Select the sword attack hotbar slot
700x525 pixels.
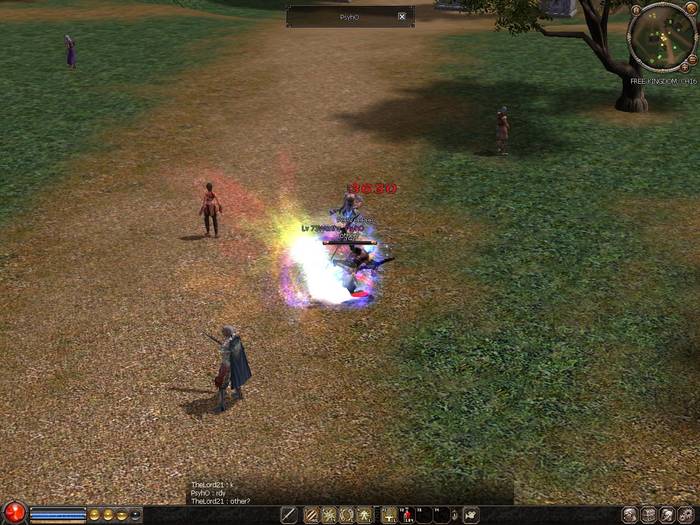pyautogui.click(x=289, y=515)
